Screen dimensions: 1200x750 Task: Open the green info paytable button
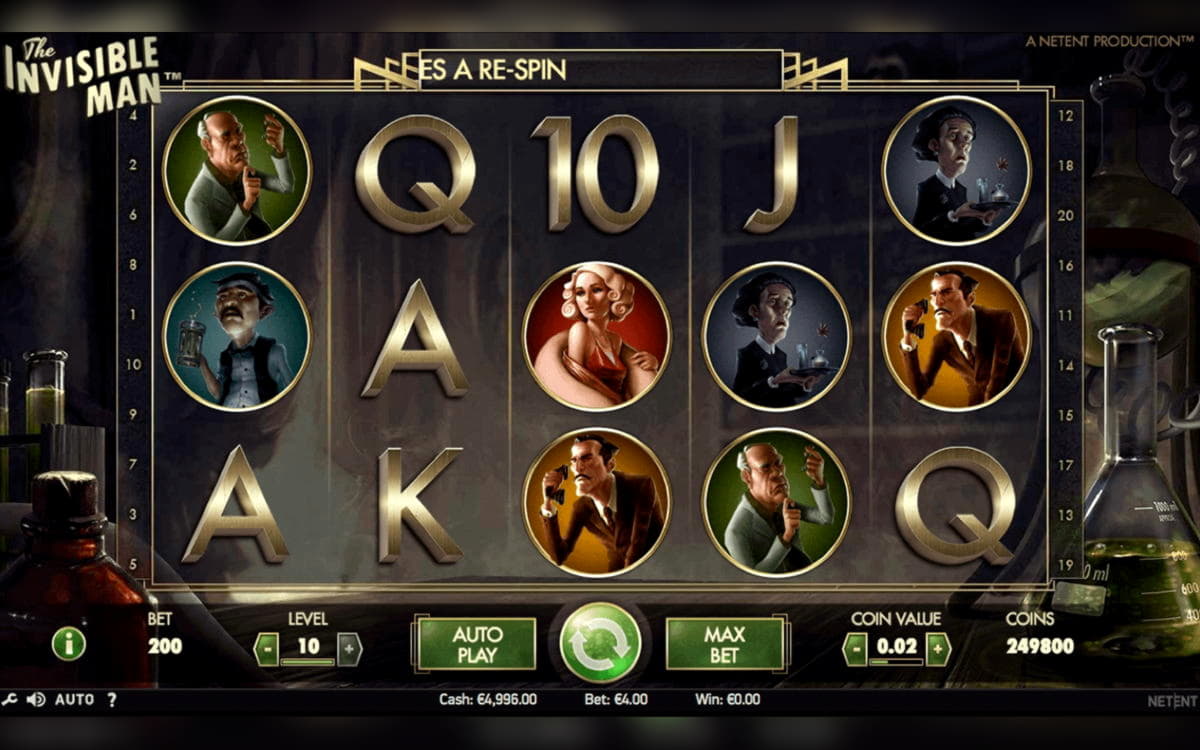68,645
